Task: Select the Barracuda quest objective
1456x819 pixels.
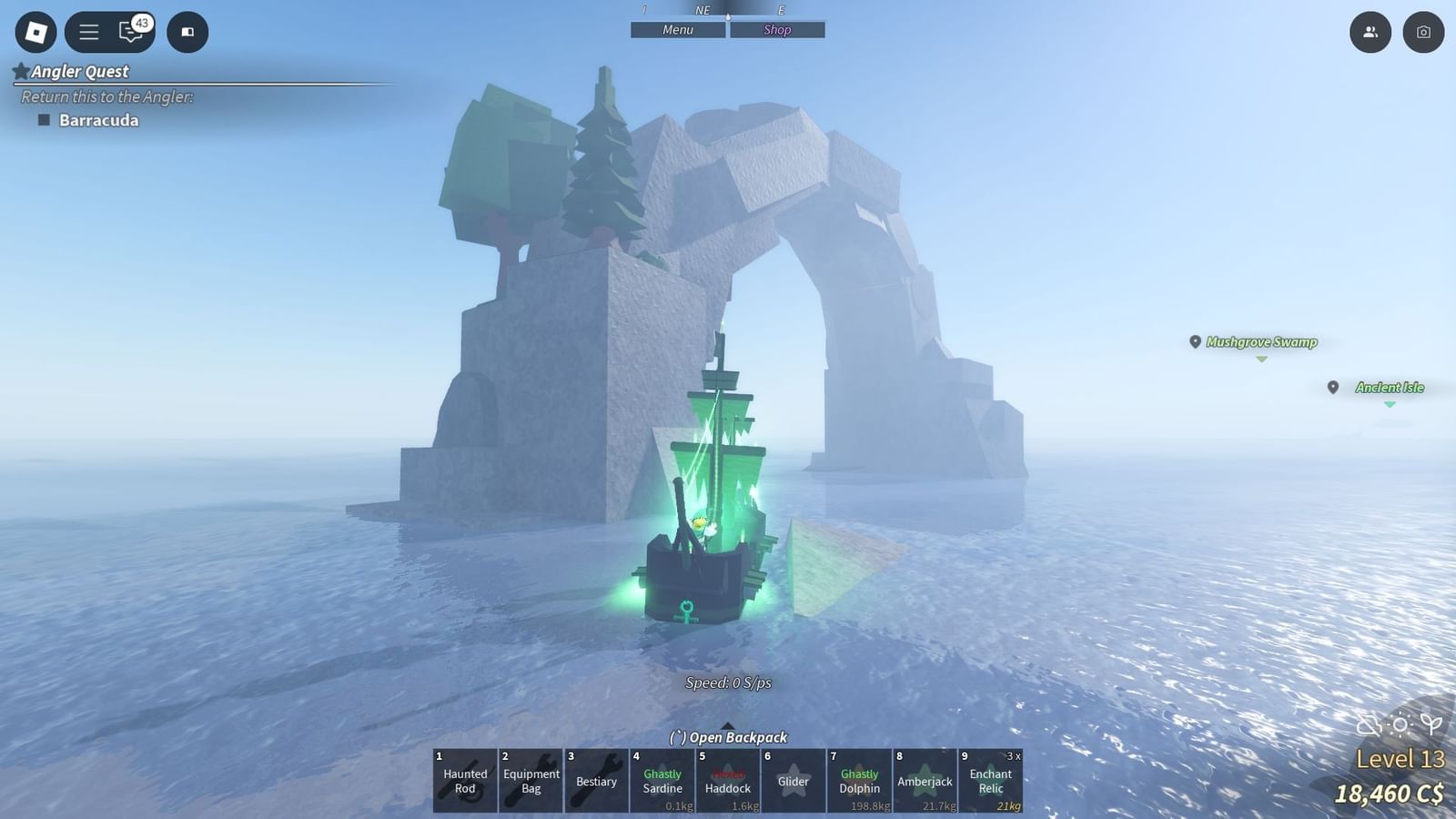Action: click(x=97, y=119)
